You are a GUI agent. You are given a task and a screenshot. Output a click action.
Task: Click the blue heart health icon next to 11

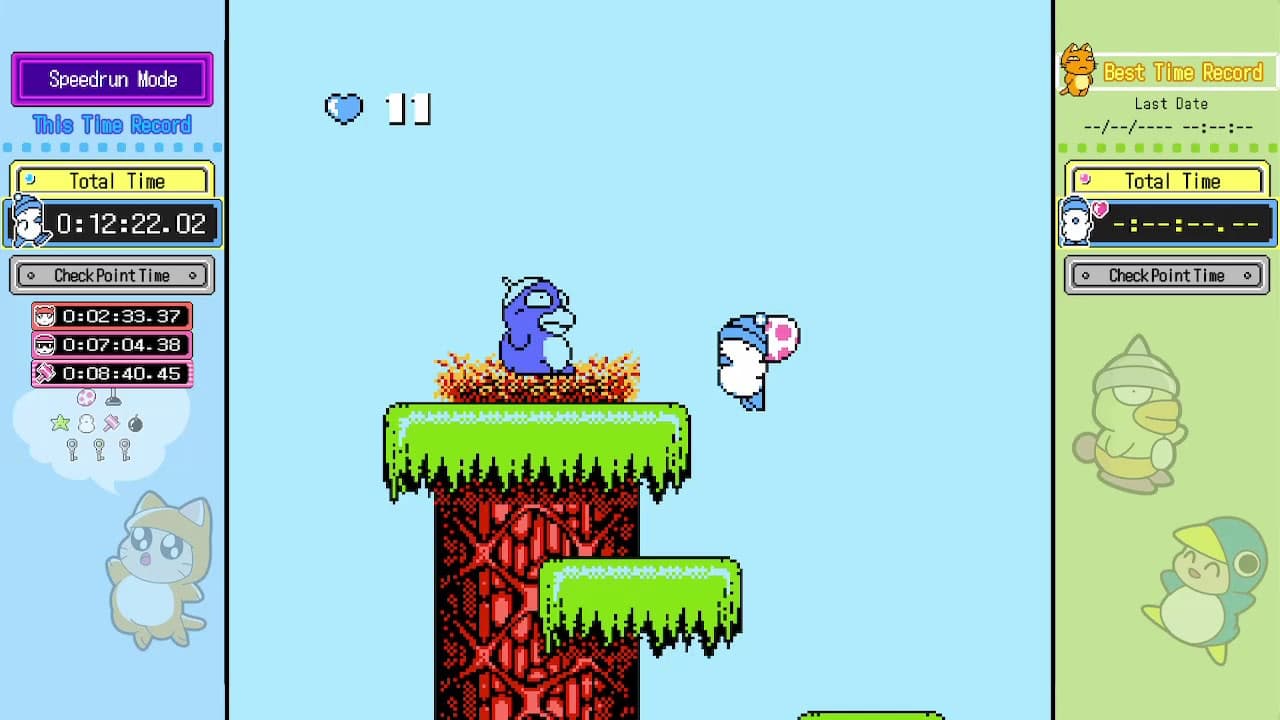[345, 110]
